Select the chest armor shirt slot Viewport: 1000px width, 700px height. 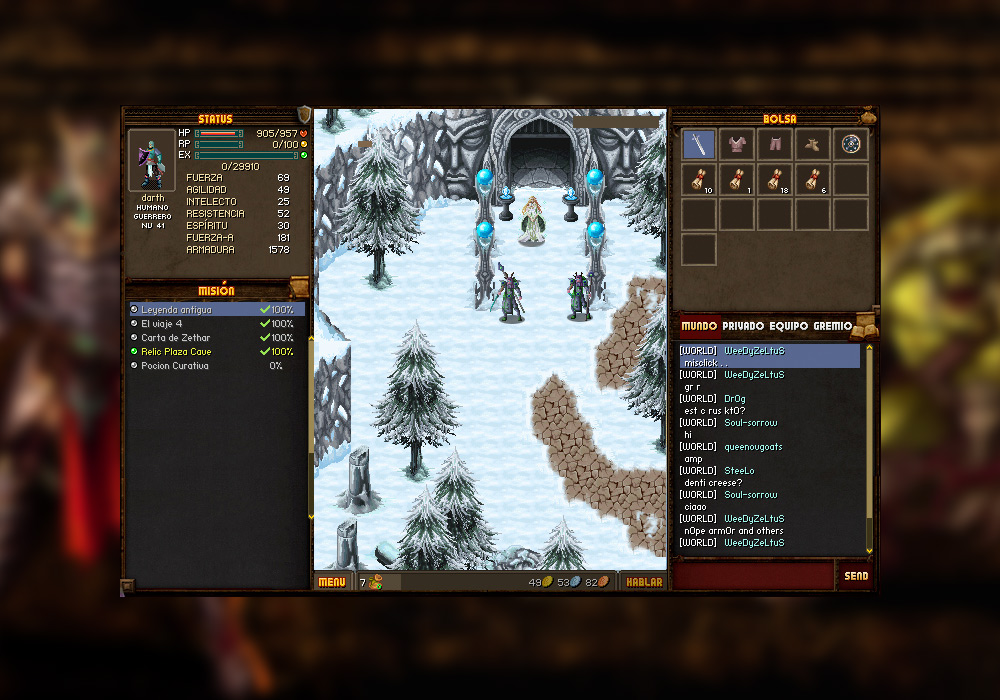pos(737,145)
